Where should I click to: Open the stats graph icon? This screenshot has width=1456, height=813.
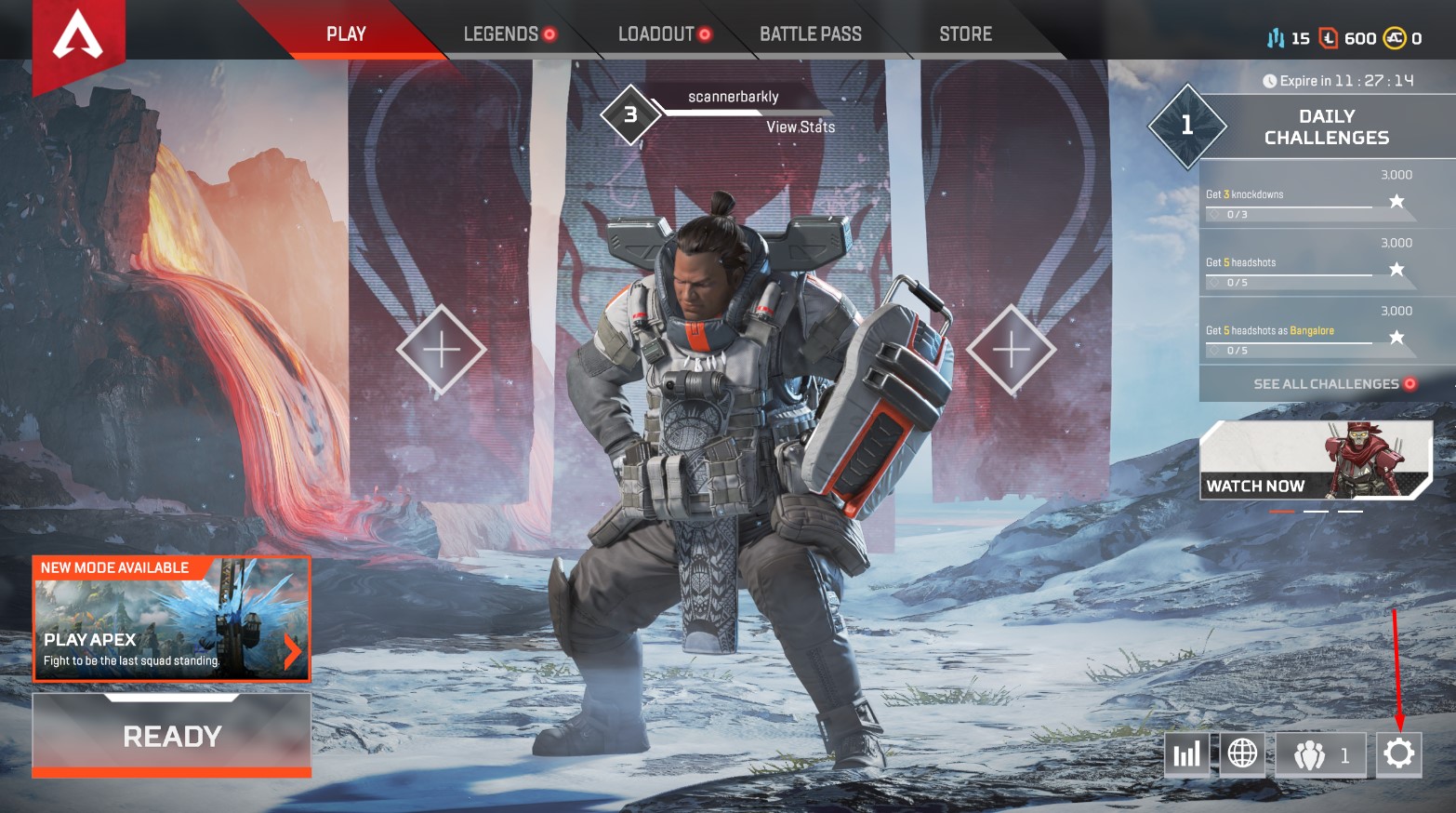pyautogui.click(x=1187, y=754)
